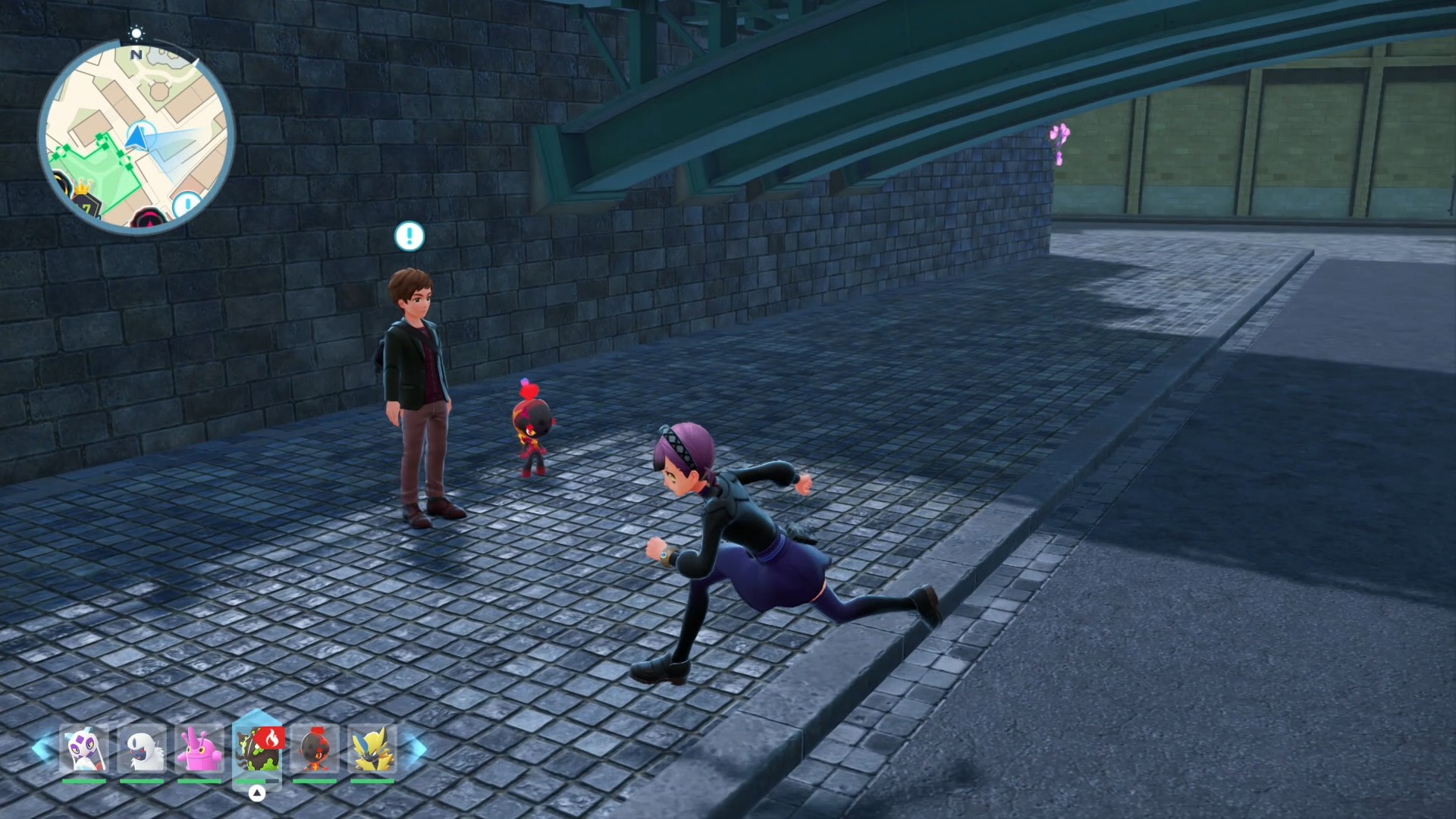1456x819 pixels.
Task: Open the circular minimap
Action: click(x=136, y=136)
